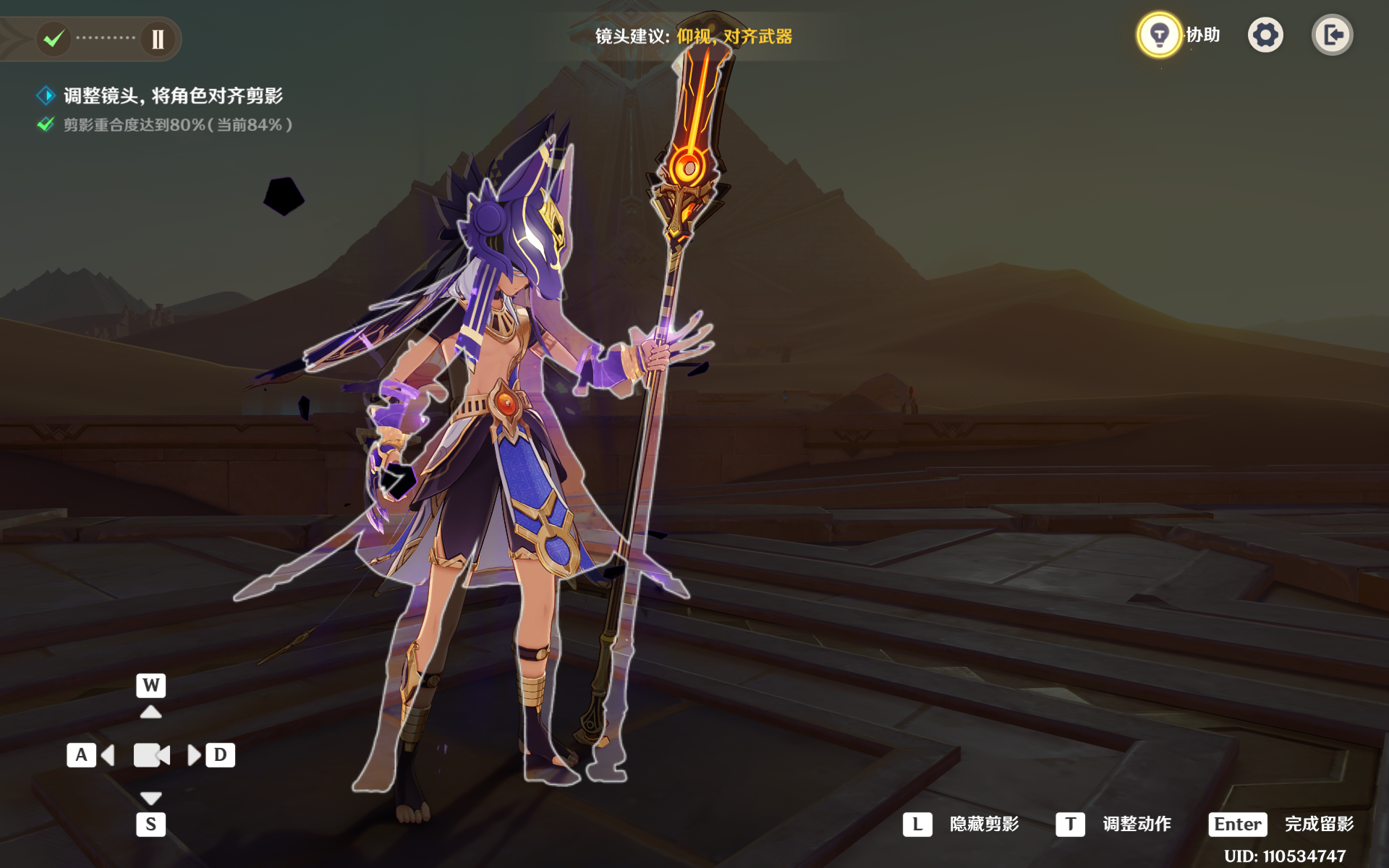Viewport: 1389px width, 868px height.
Task: Click the camera icon between the arrows
Action: click(151, 755)
